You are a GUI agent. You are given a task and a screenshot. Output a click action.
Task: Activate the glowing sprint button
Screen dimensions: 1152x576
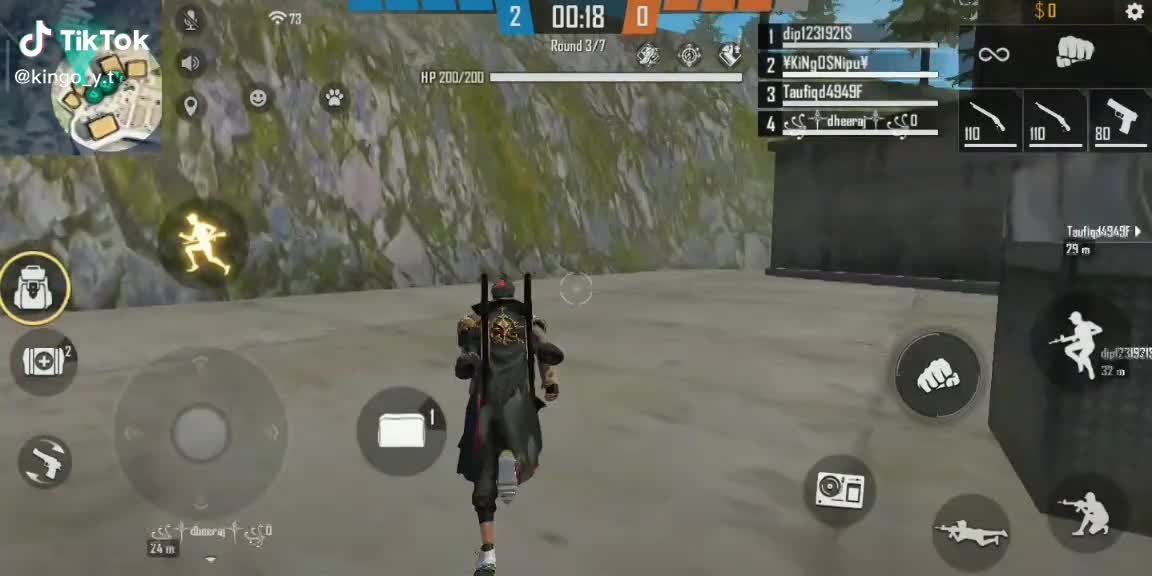pos(203,243)
